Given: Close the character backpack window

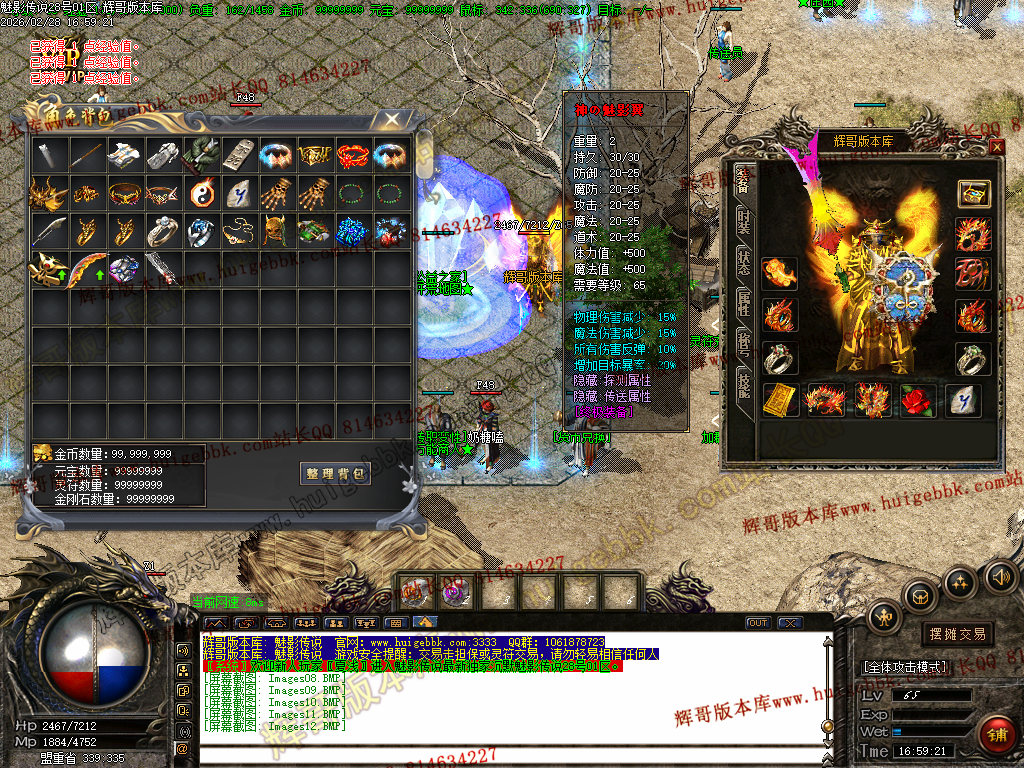Looking at the screenshot, I should click(393, 120).
